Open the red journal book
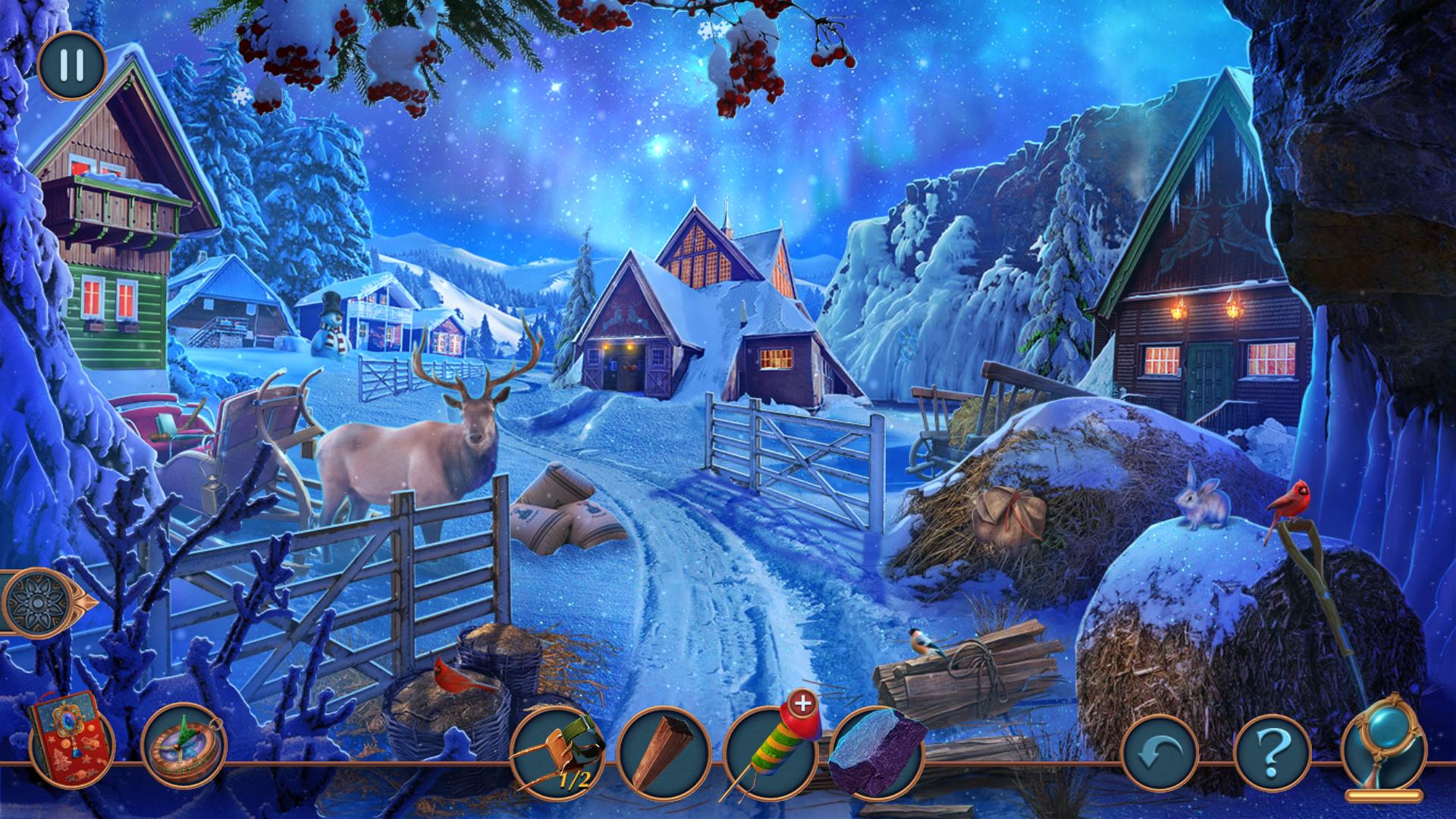 (x=71, y=736)
